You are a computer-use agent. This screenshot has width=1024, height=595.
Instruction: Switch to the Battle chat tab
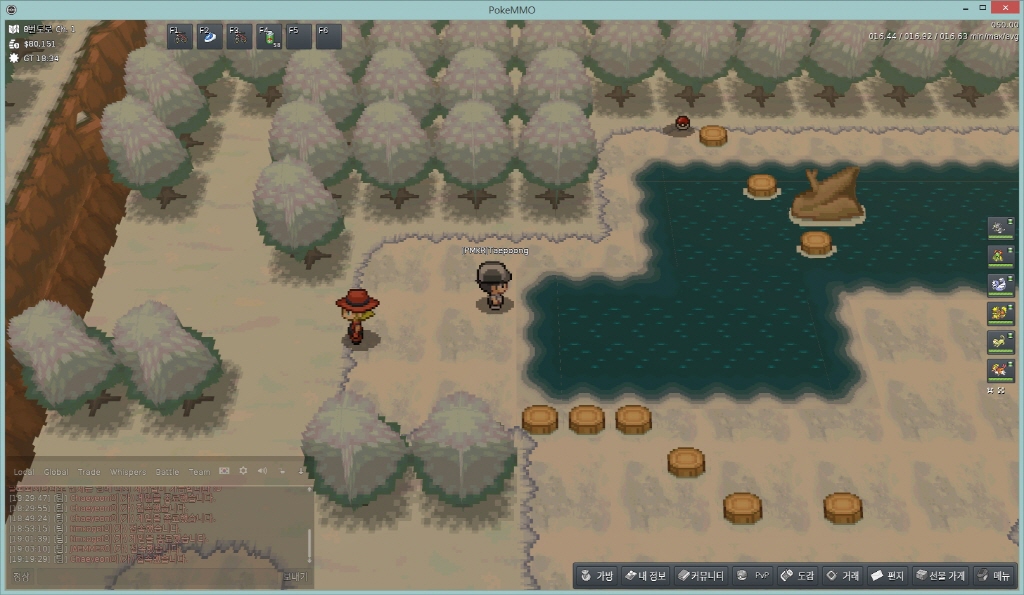pos(166,472)
